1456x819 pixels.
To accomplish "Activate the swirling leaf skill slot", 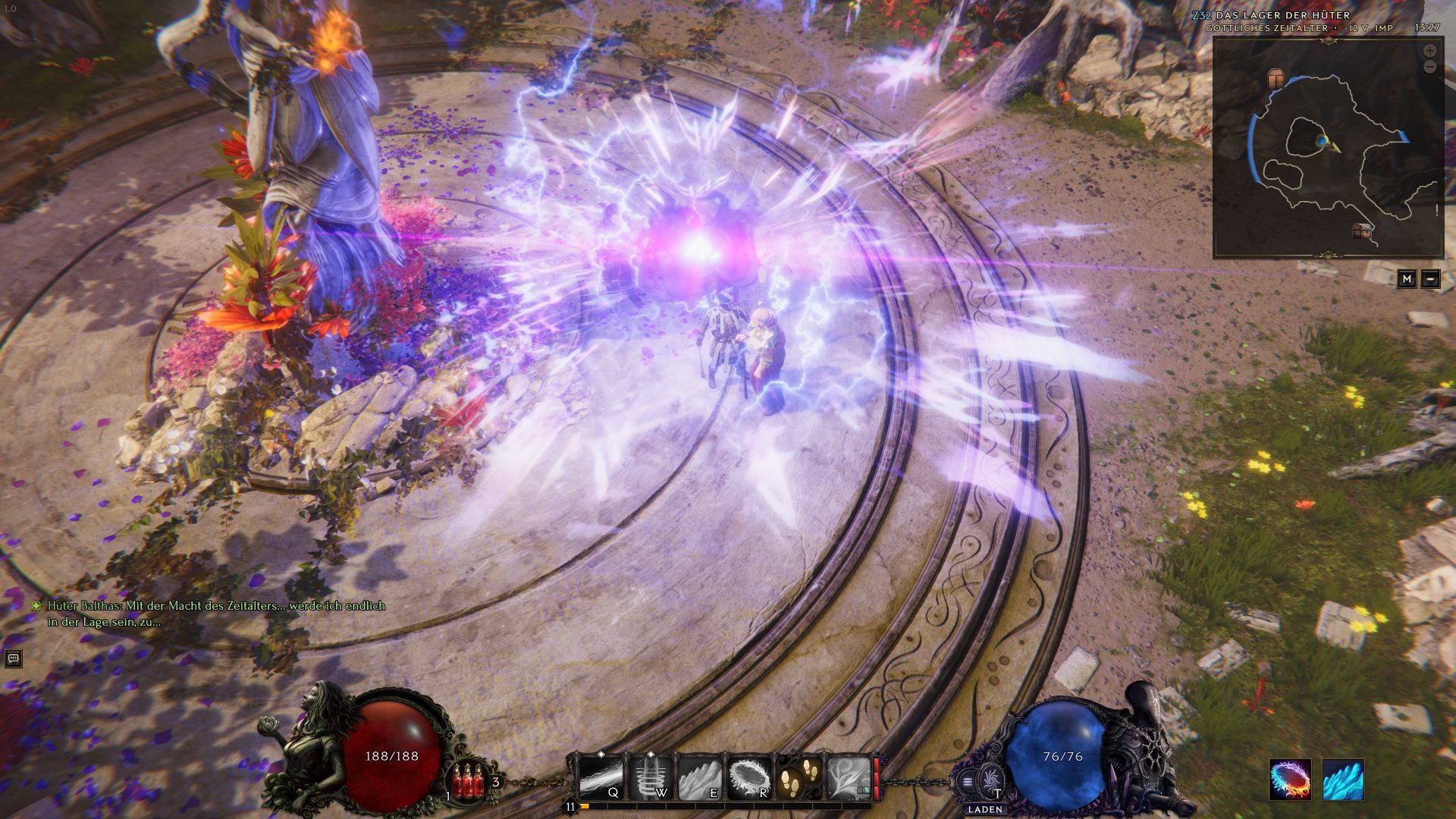I will click(849, 778).
